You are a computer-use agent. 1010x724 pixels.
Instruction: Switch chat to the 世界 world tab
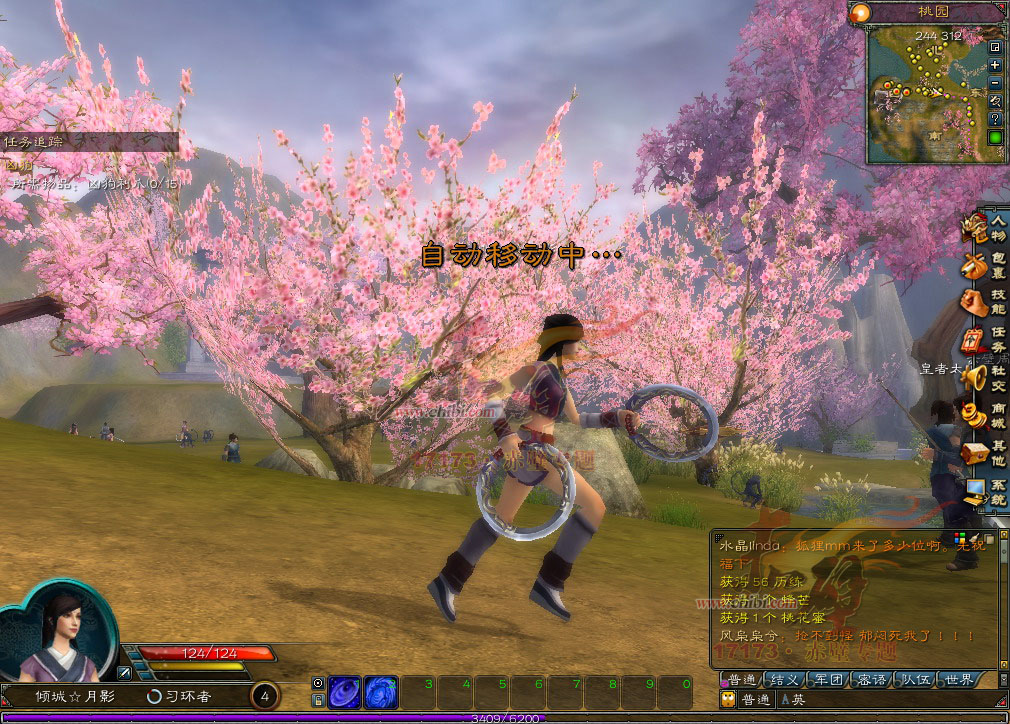[959, 680]
